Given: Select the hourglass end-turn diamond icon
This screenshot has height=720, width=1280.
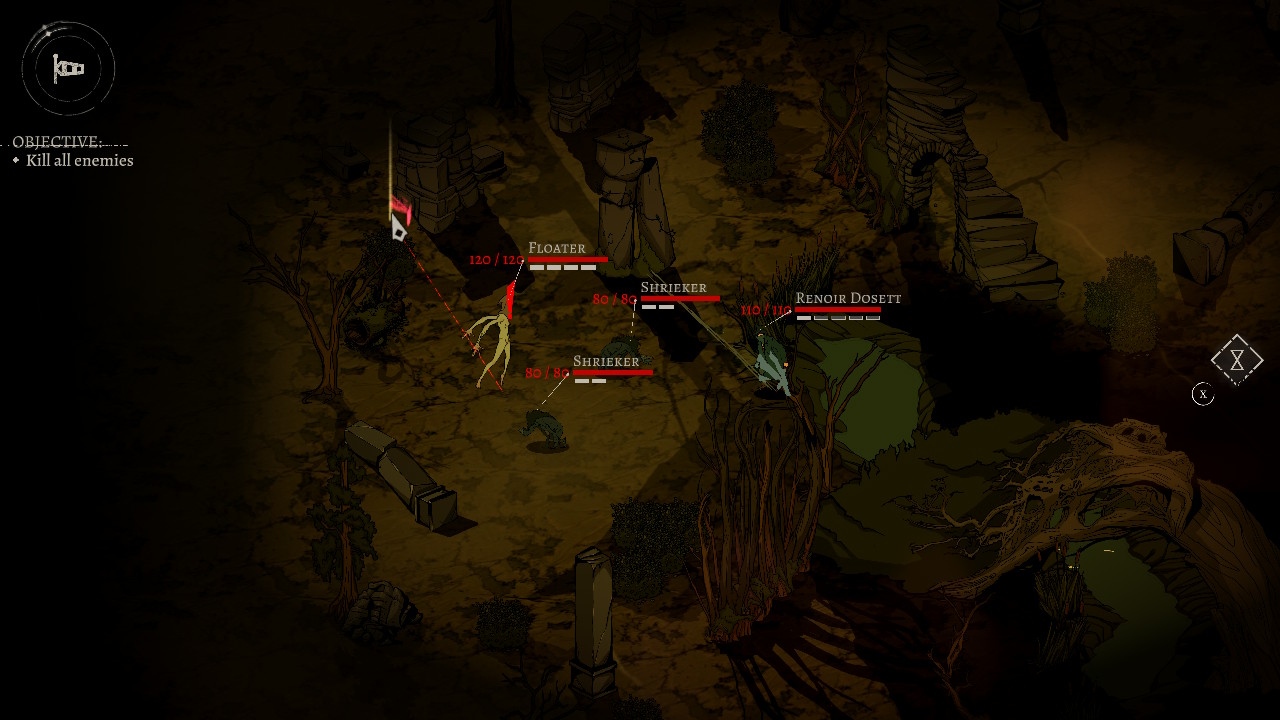Looking at the screenshot, I should tap(1237, 359).
